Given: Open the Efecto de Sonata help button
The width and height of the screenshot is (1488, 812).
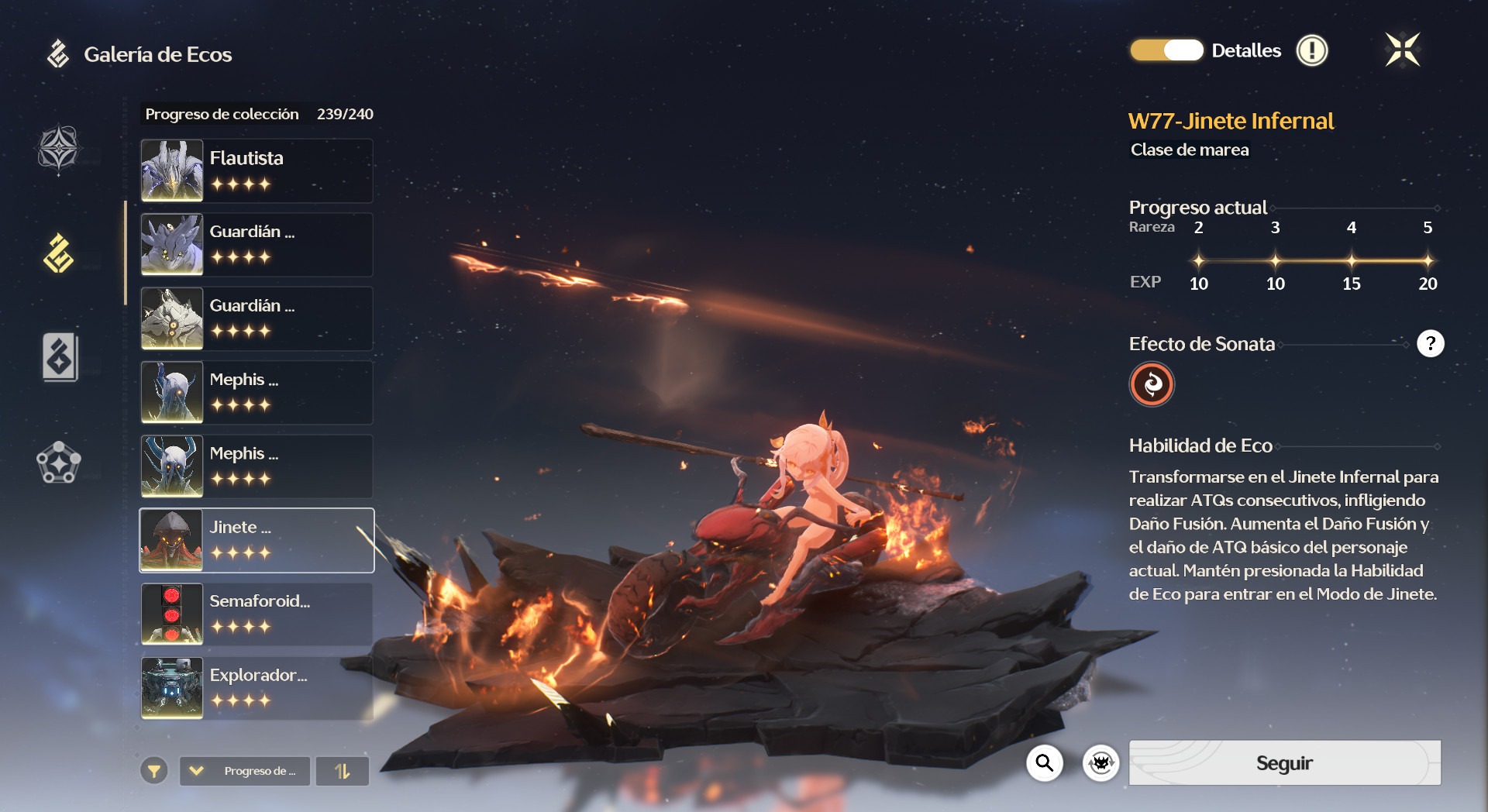Looking at the screenshot, I should tap(1430, 343).
